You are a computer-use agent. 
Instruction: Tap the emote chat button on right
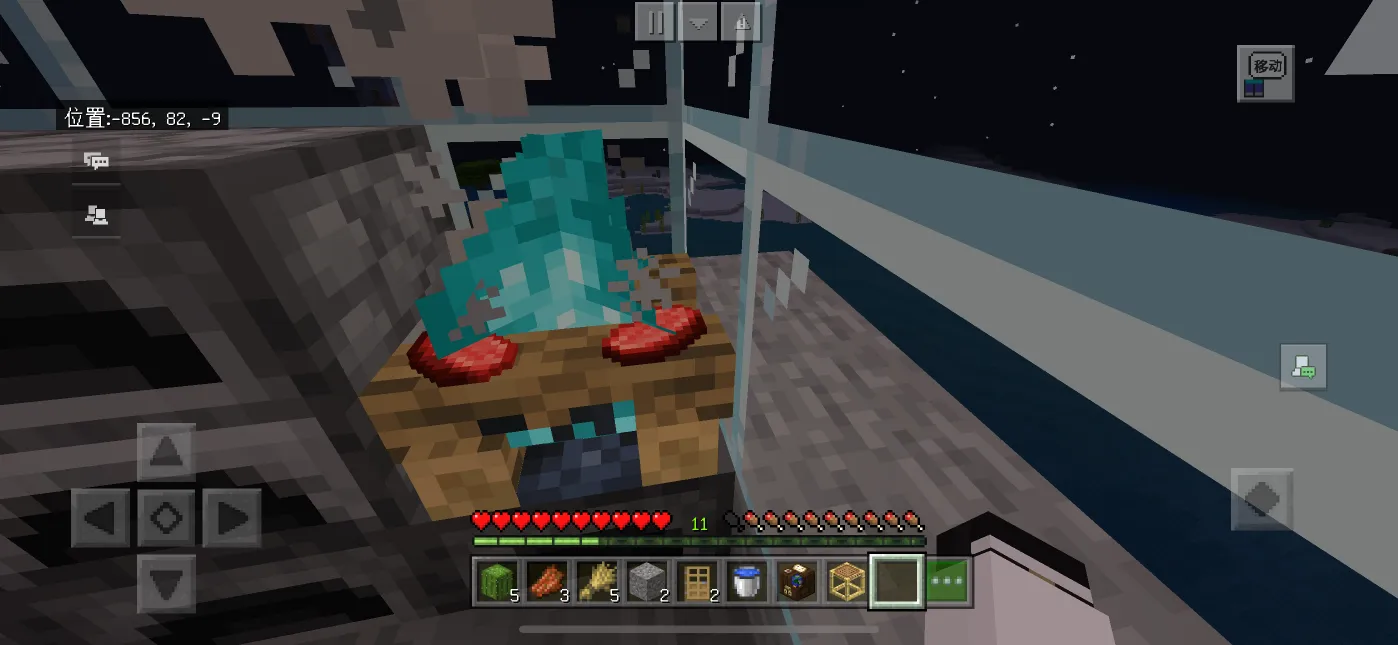(x=1303, y=367)
